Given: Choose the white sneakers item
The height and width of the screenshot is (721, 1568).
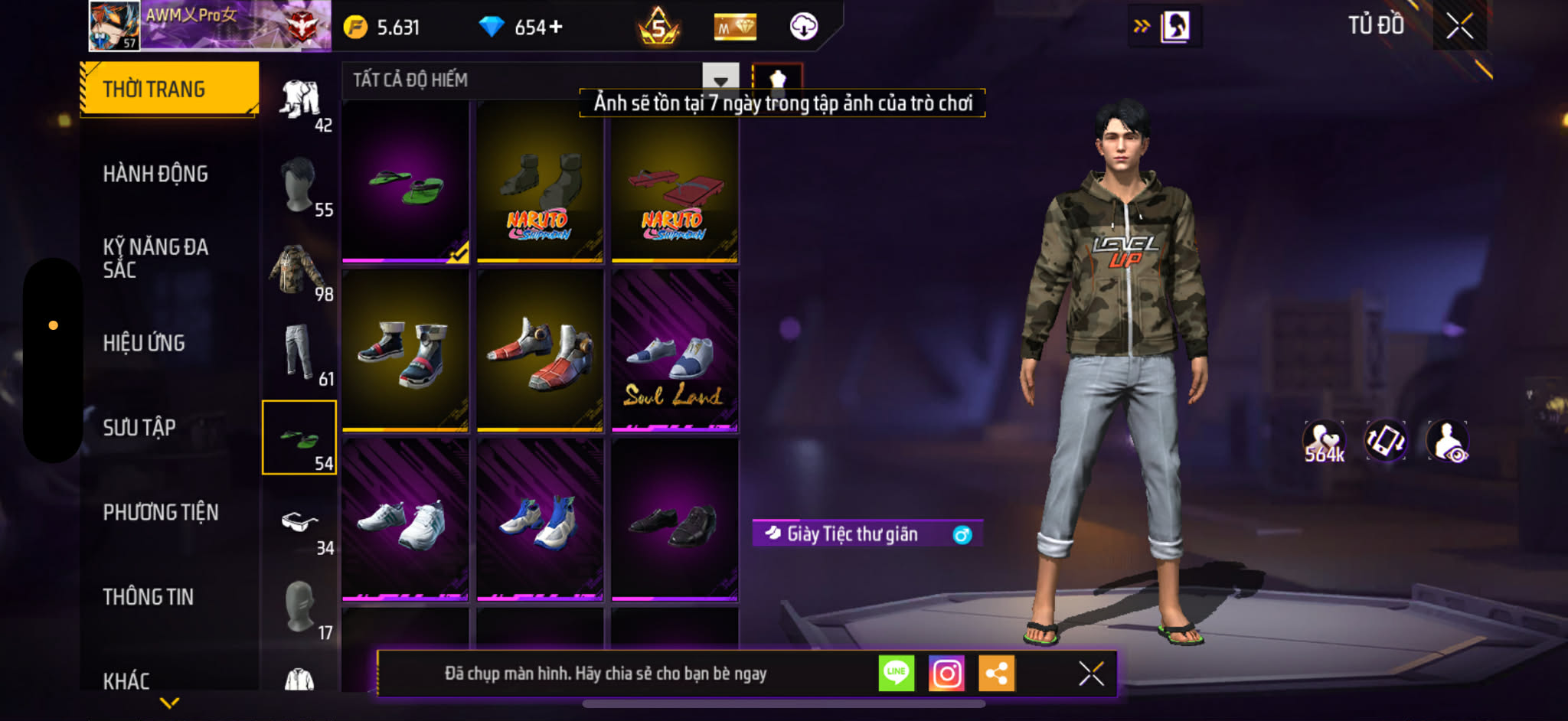Looking at the screenshot, I should (x=405, y=520).
